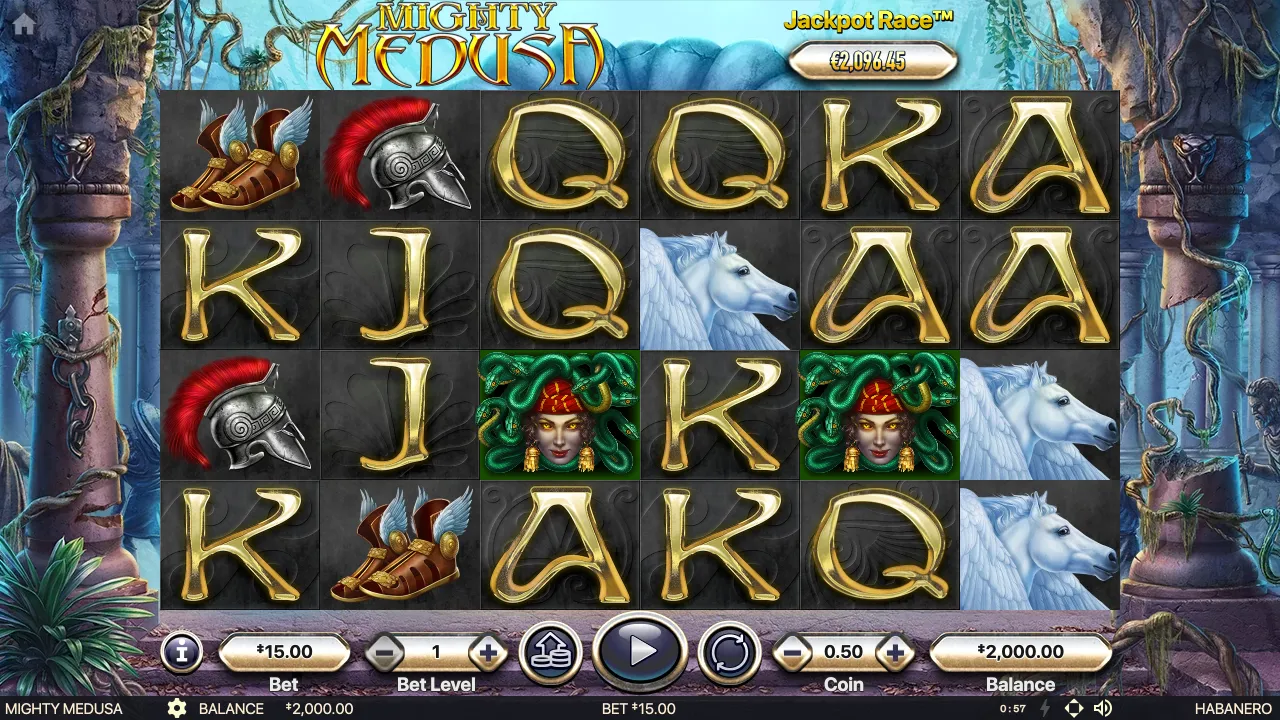Place max bet using coin stack icon
The image size is (1280, 720).
click(x=551, y=651)
